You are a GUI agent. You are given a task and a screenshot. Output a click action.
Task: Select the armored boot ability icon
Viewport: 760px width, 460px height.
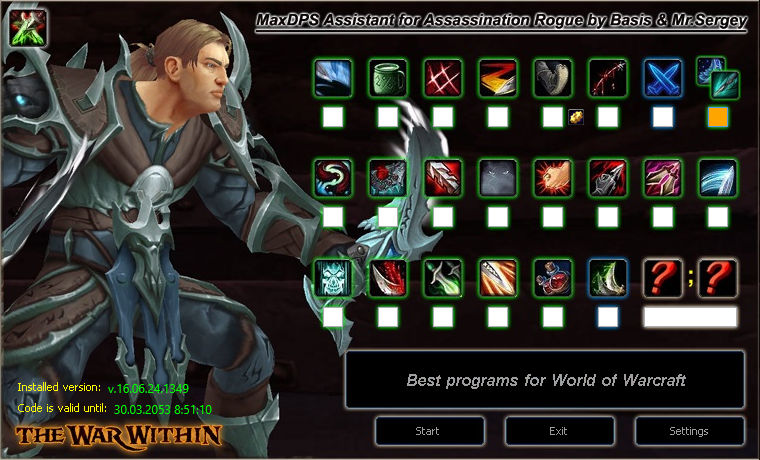[x=552, y=77]
